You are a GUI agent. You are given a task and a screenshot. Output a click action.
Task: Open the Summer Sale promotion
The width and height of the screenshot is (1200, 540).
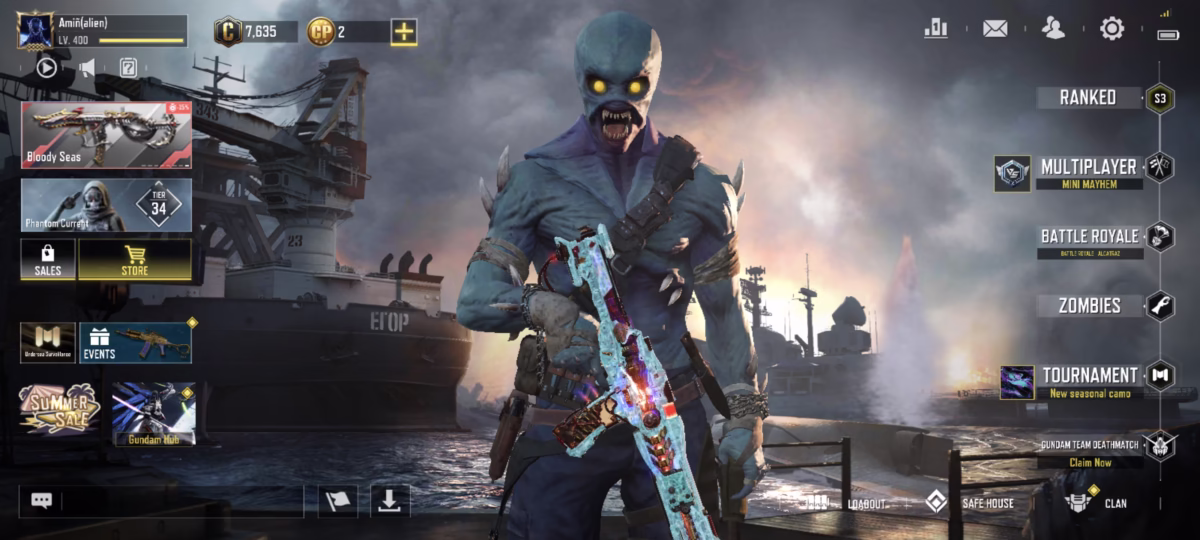tap(59, 409)
